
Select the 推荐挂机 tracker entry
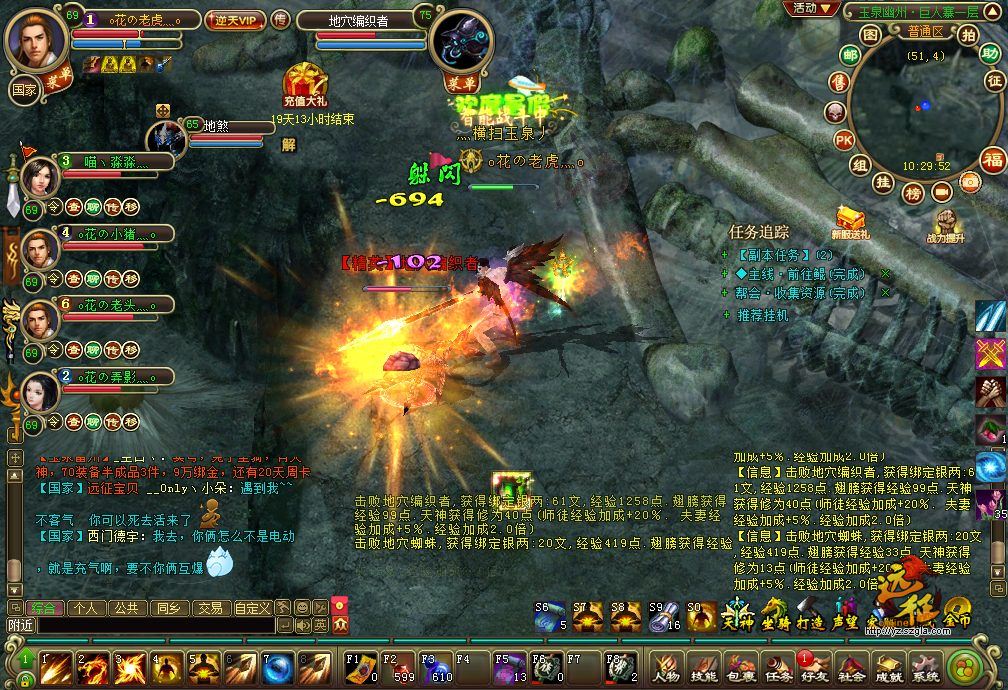point(762,315)
